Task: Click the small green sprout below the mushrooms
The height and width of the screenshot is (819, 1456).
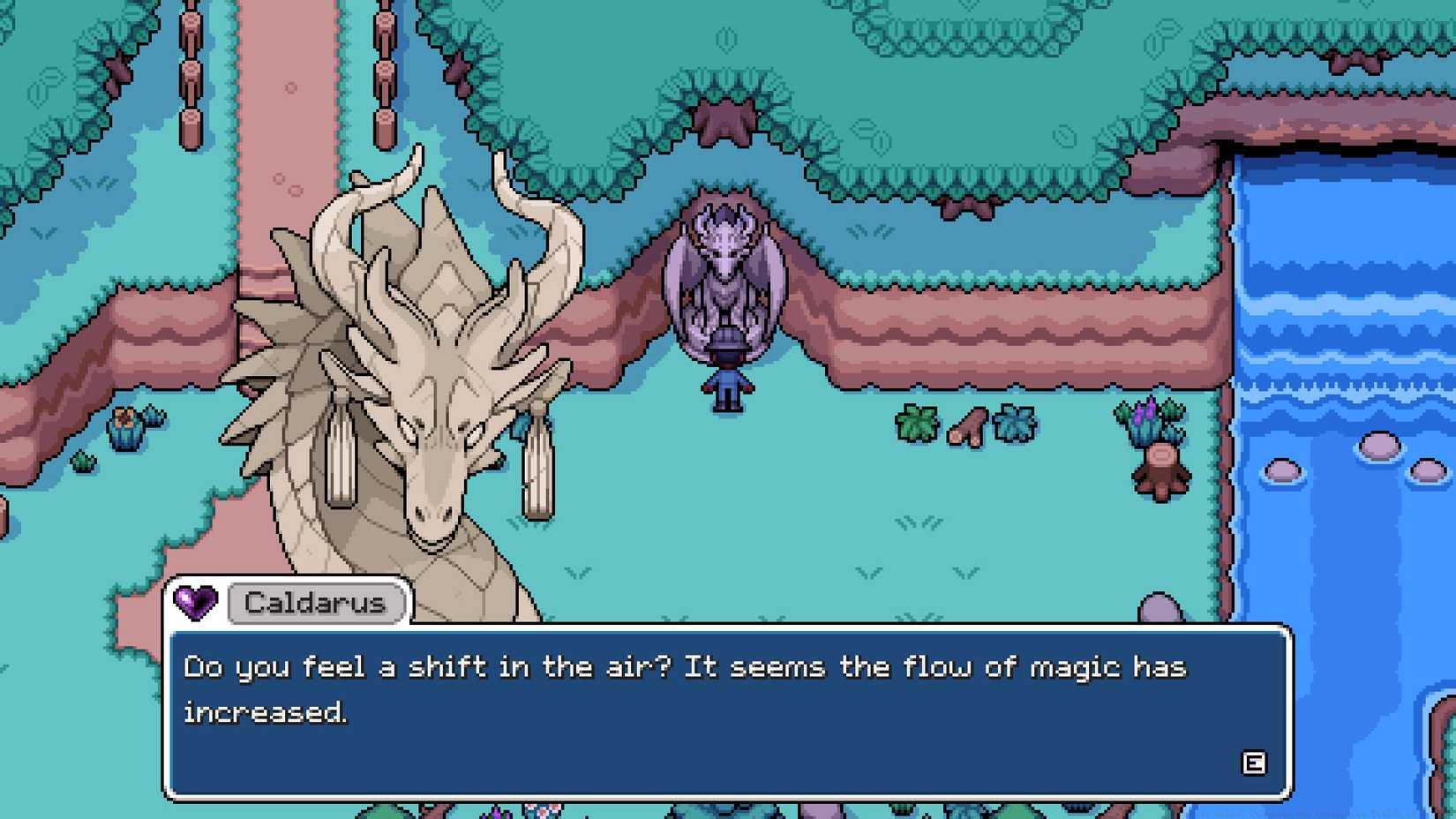Action: point(84,459)
